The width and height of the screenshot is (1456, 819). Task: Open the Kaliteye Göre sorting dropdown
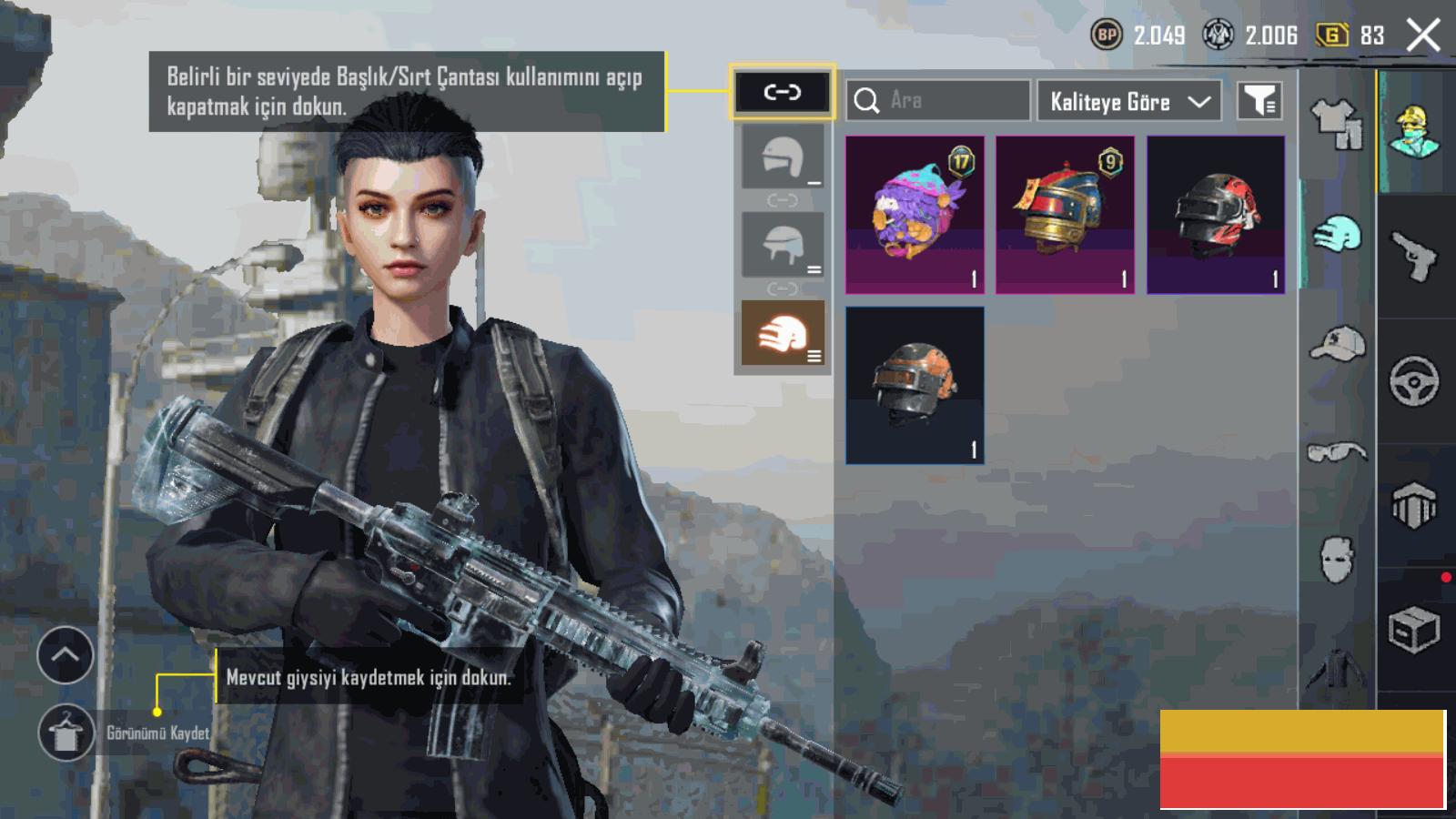coord(1129,101)
